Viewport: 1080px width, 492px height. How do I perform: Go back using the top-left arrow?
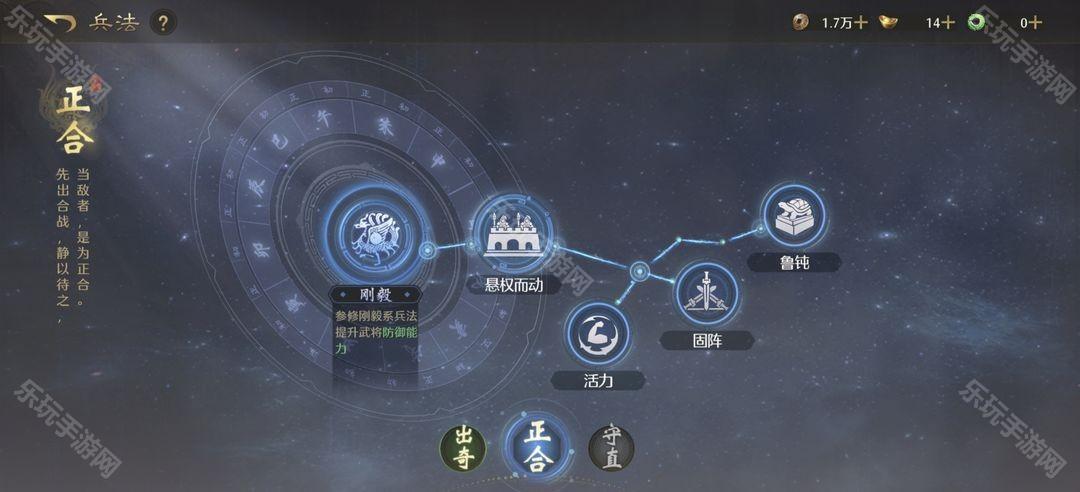[x=60, y=21]
